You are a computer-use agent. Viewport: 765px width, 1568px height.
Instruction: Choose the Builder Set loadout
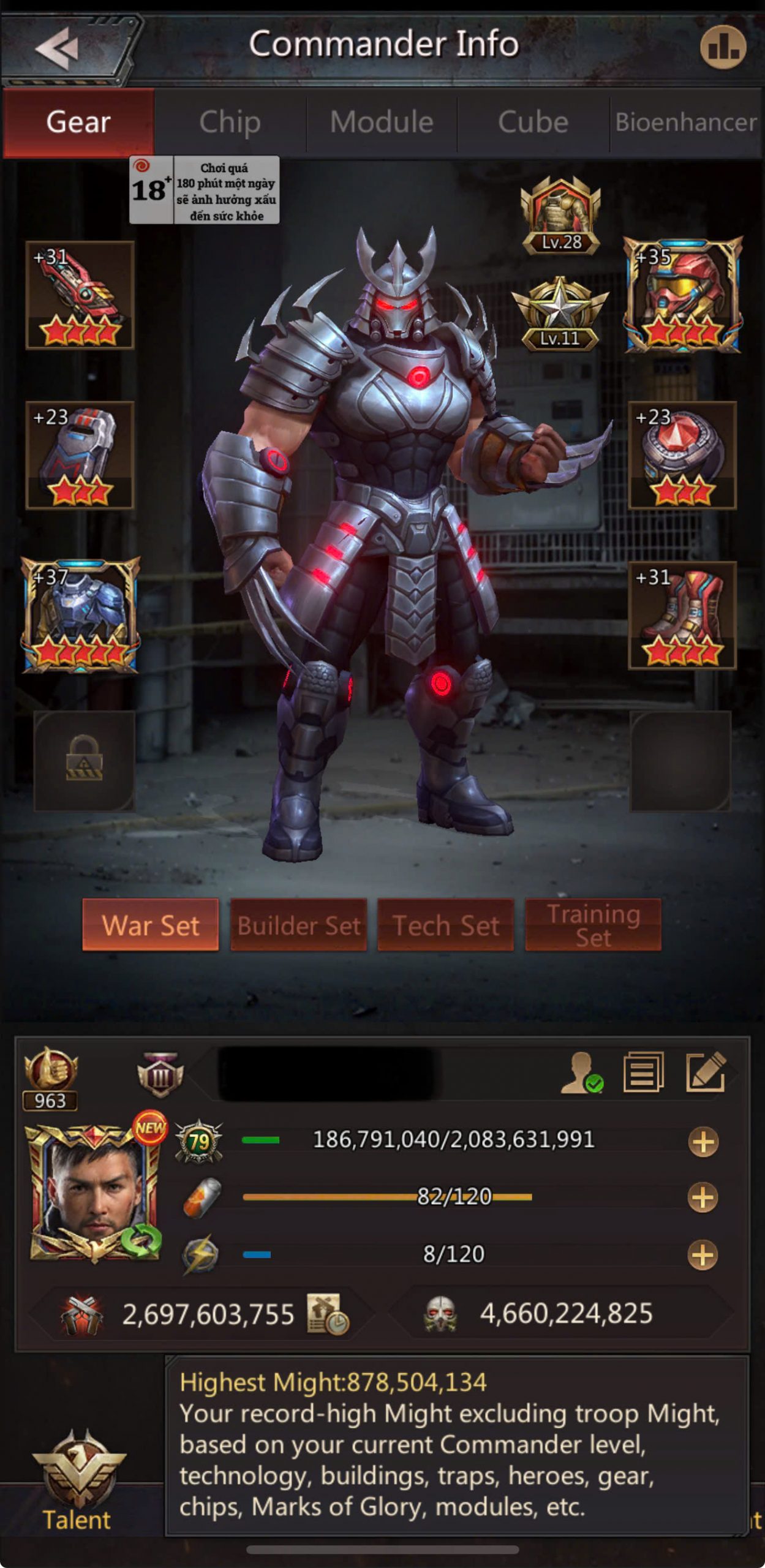click(x=298, y=925)
